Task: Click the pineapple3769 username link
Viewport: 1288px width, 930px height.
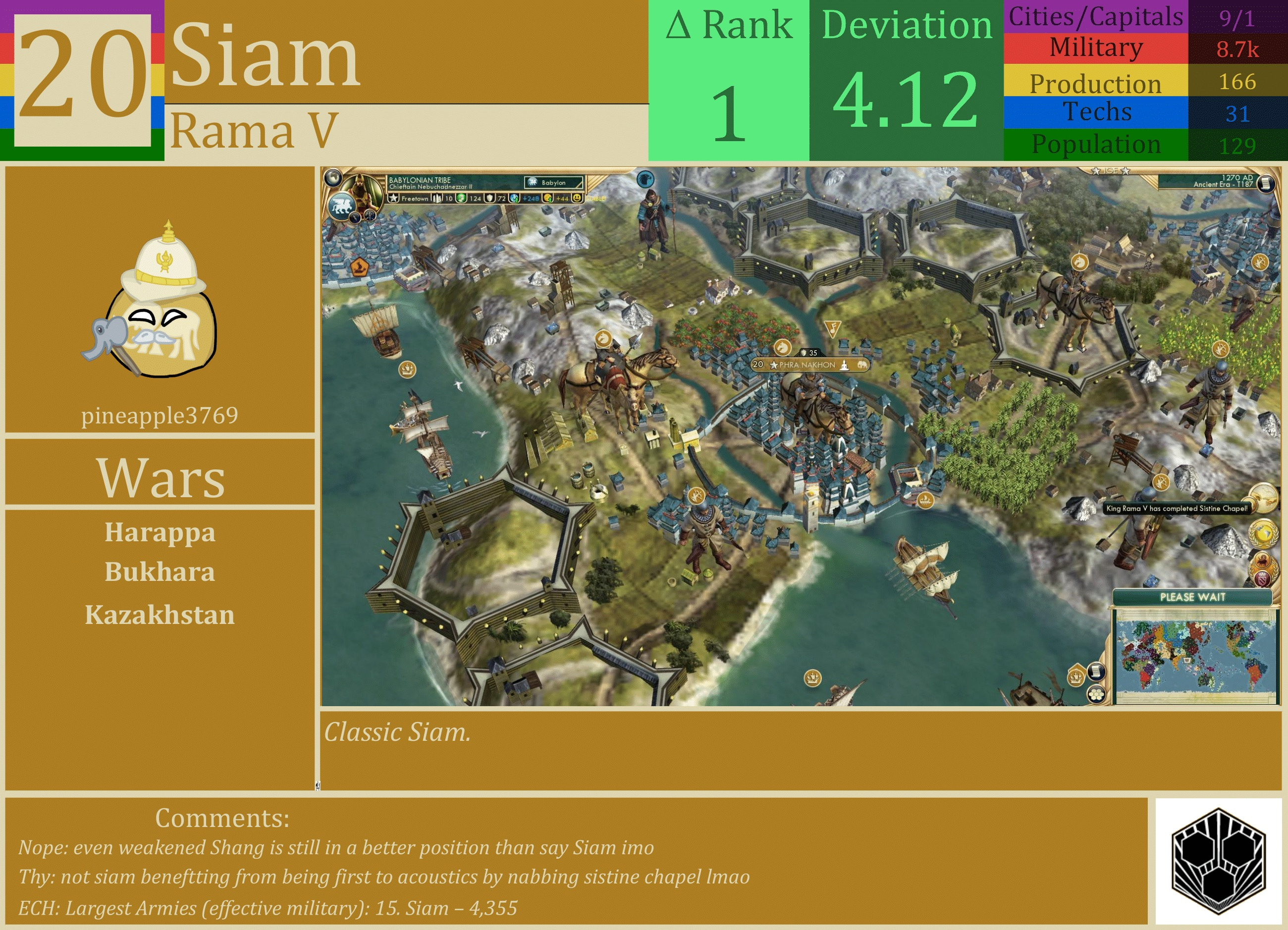Action: tap(161, 416)
